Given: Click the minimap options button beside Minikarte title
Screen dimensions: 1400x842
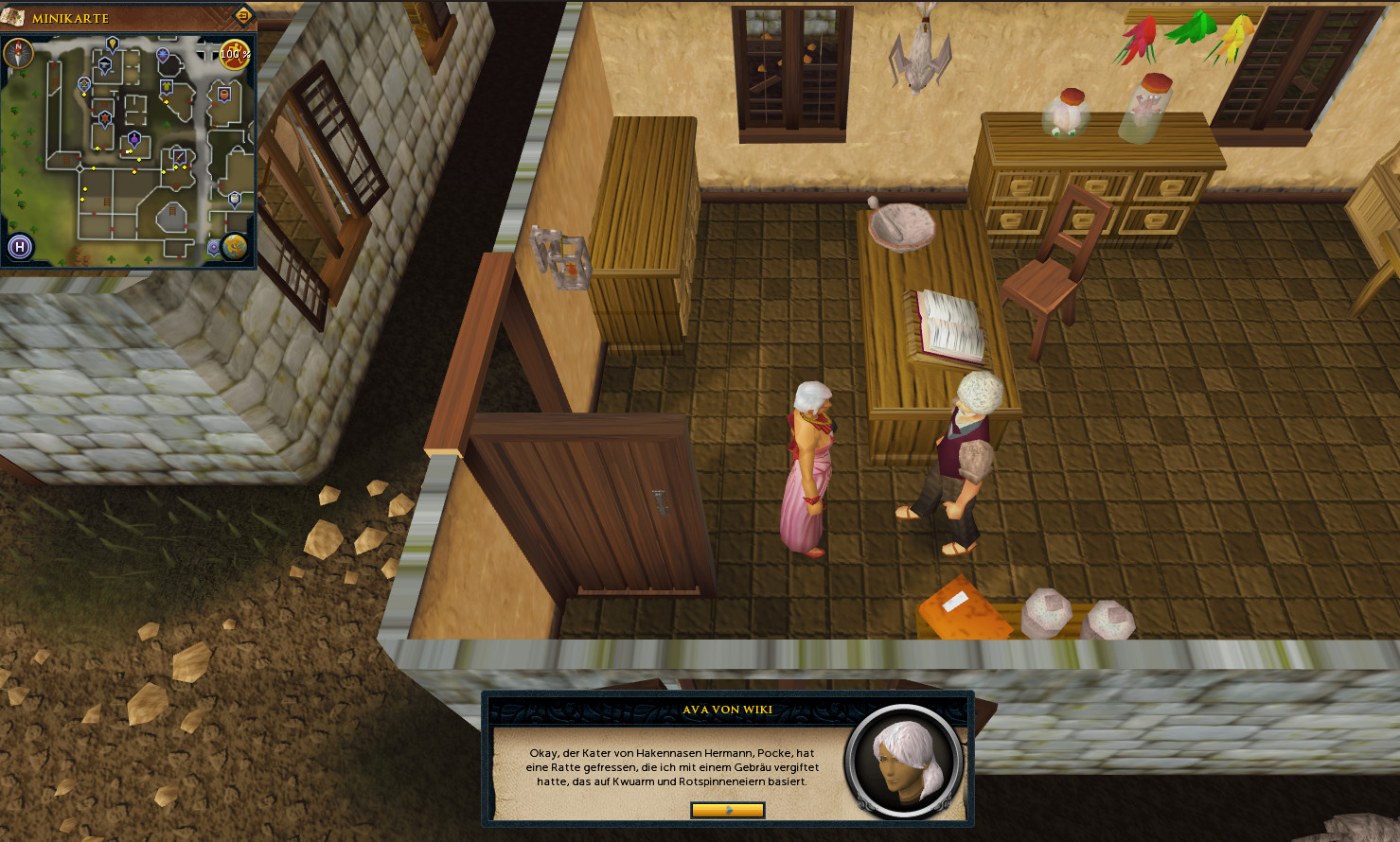Looking at the screenshot, I should click(243, 15).
